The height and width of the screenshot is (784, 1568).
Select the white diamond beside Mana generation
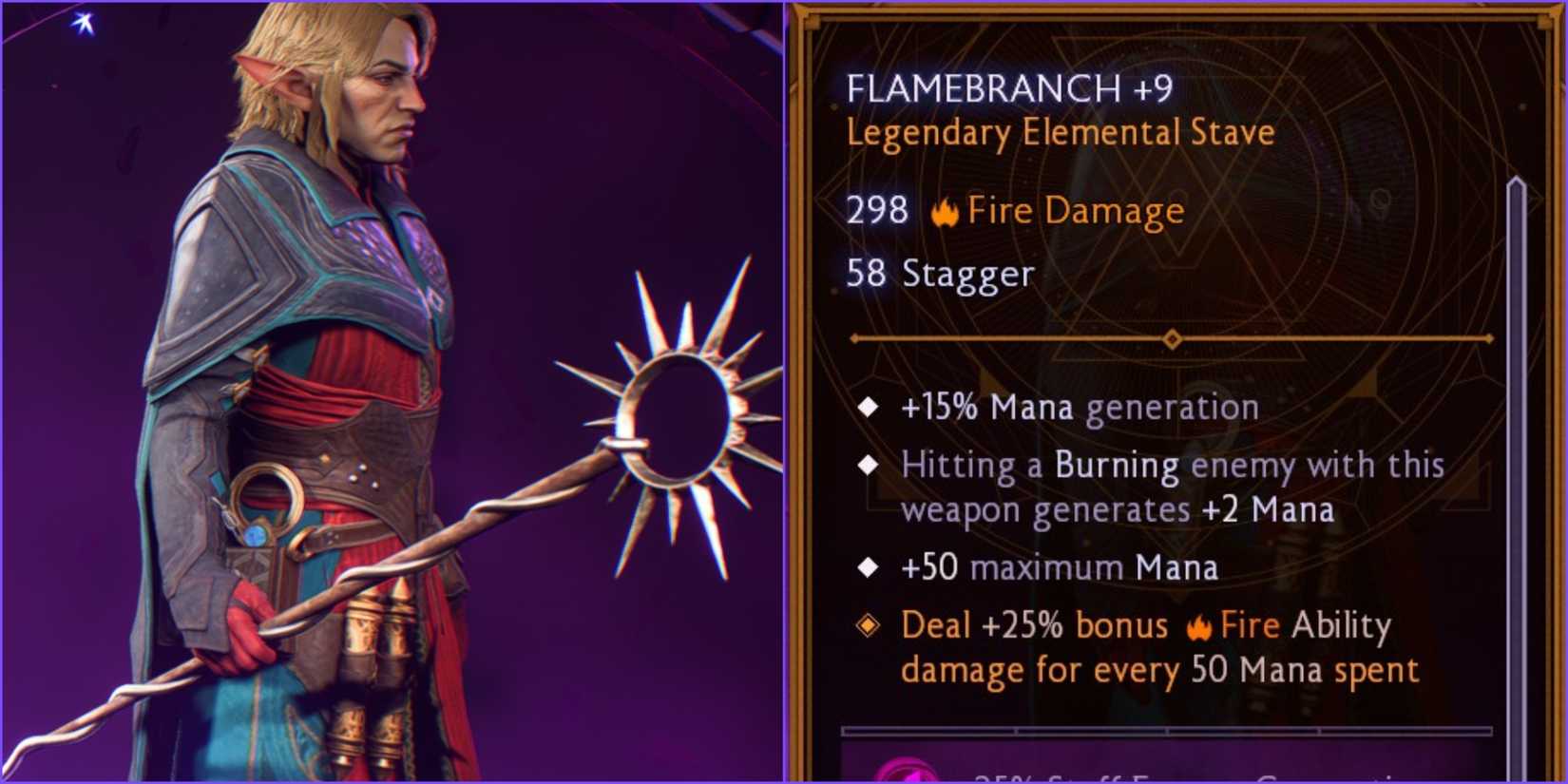point(868,407)
